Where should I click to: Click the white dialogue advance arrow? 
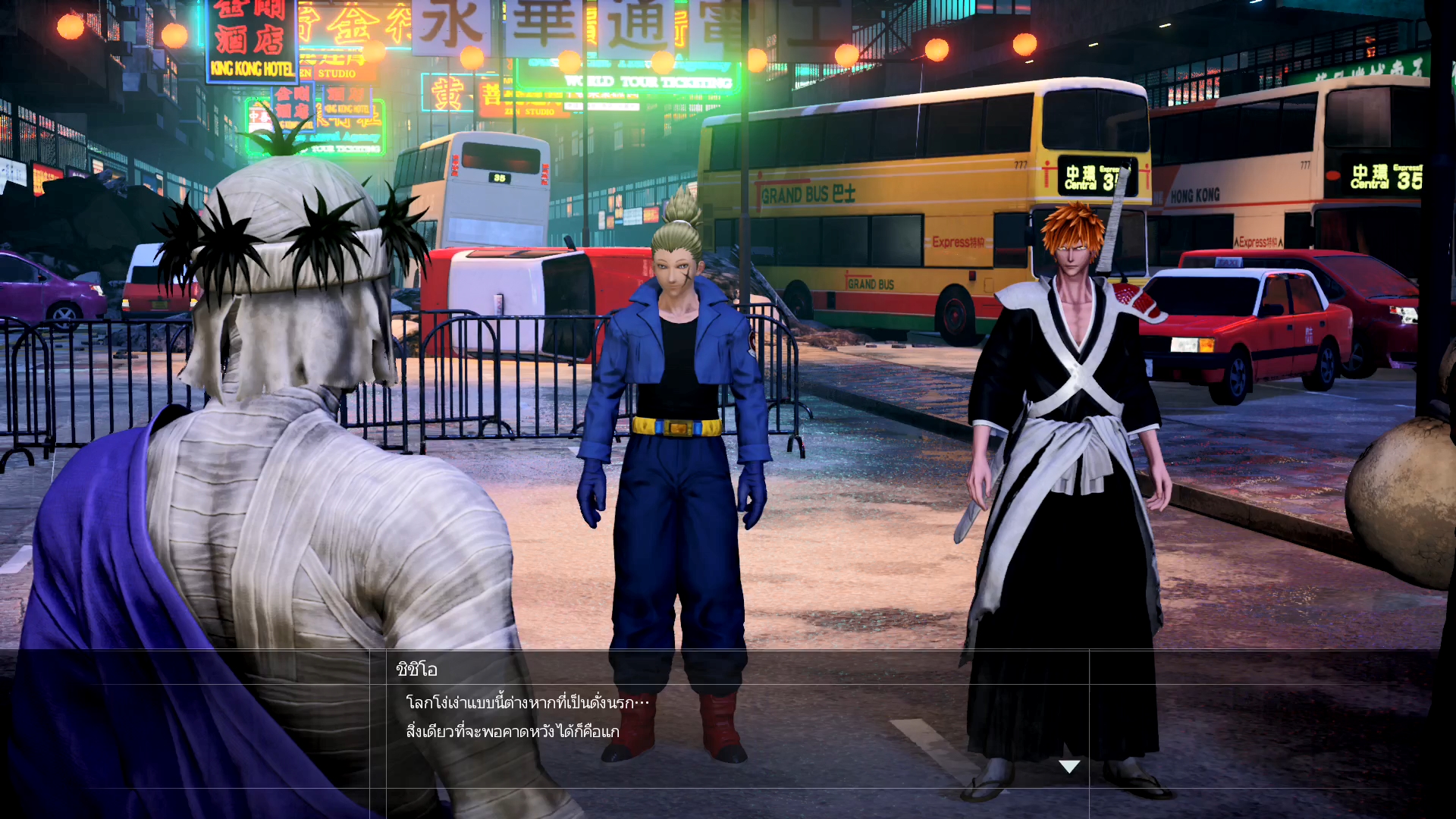1069,767
